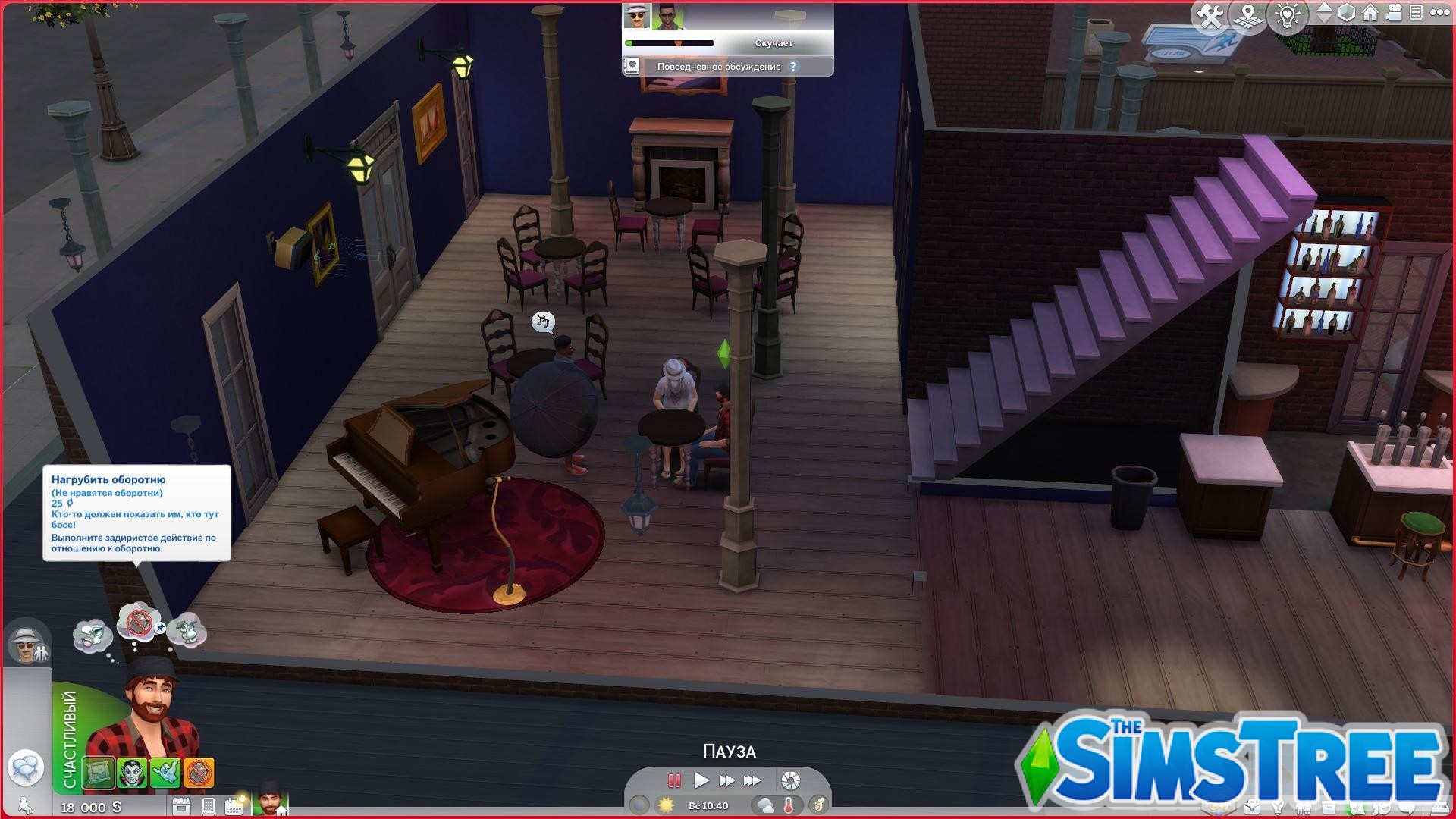This screenshot has width=1456, height=819.
Task: Click the lightbulb needs icon in the top bar
Action: pyautogui.click(x=1287, y=13)
